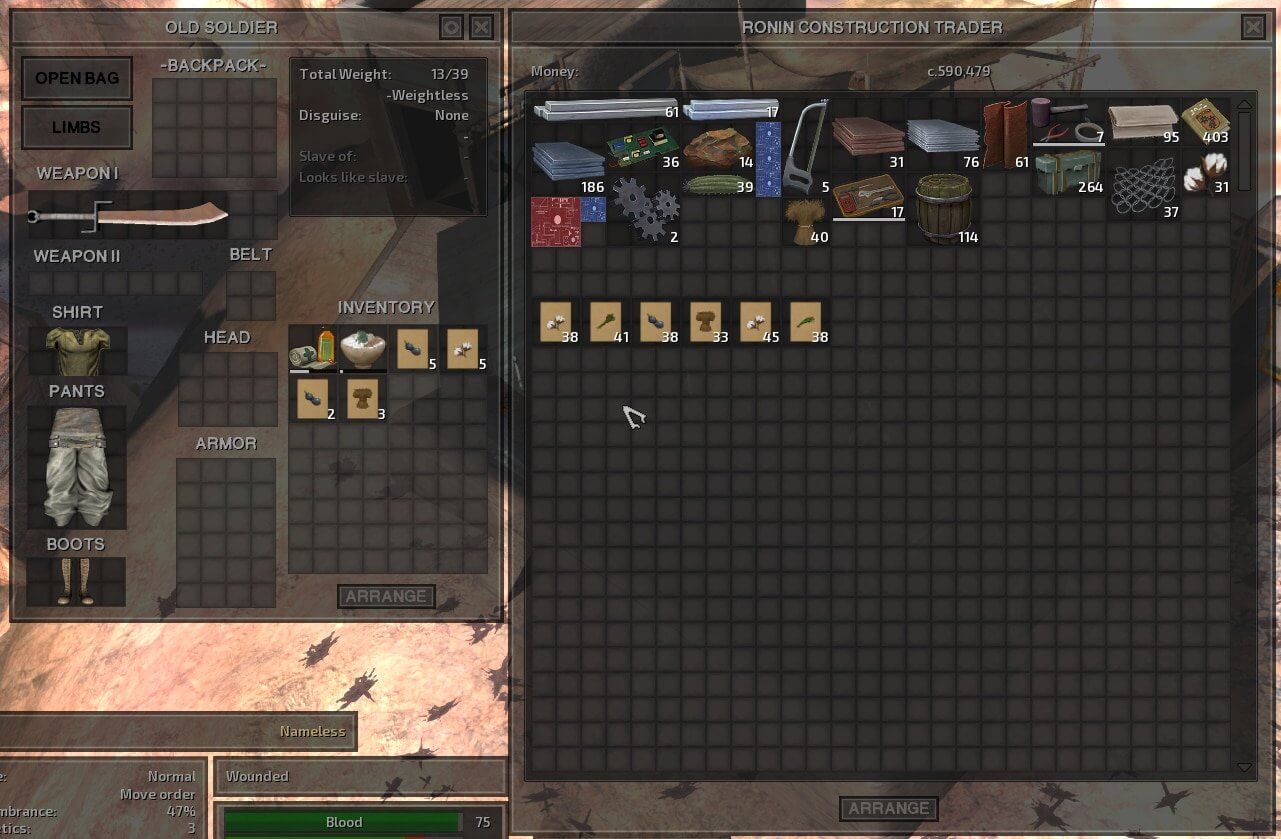
Task: Select the hacksaw in trader stock
Action: (x=806, y=147)
